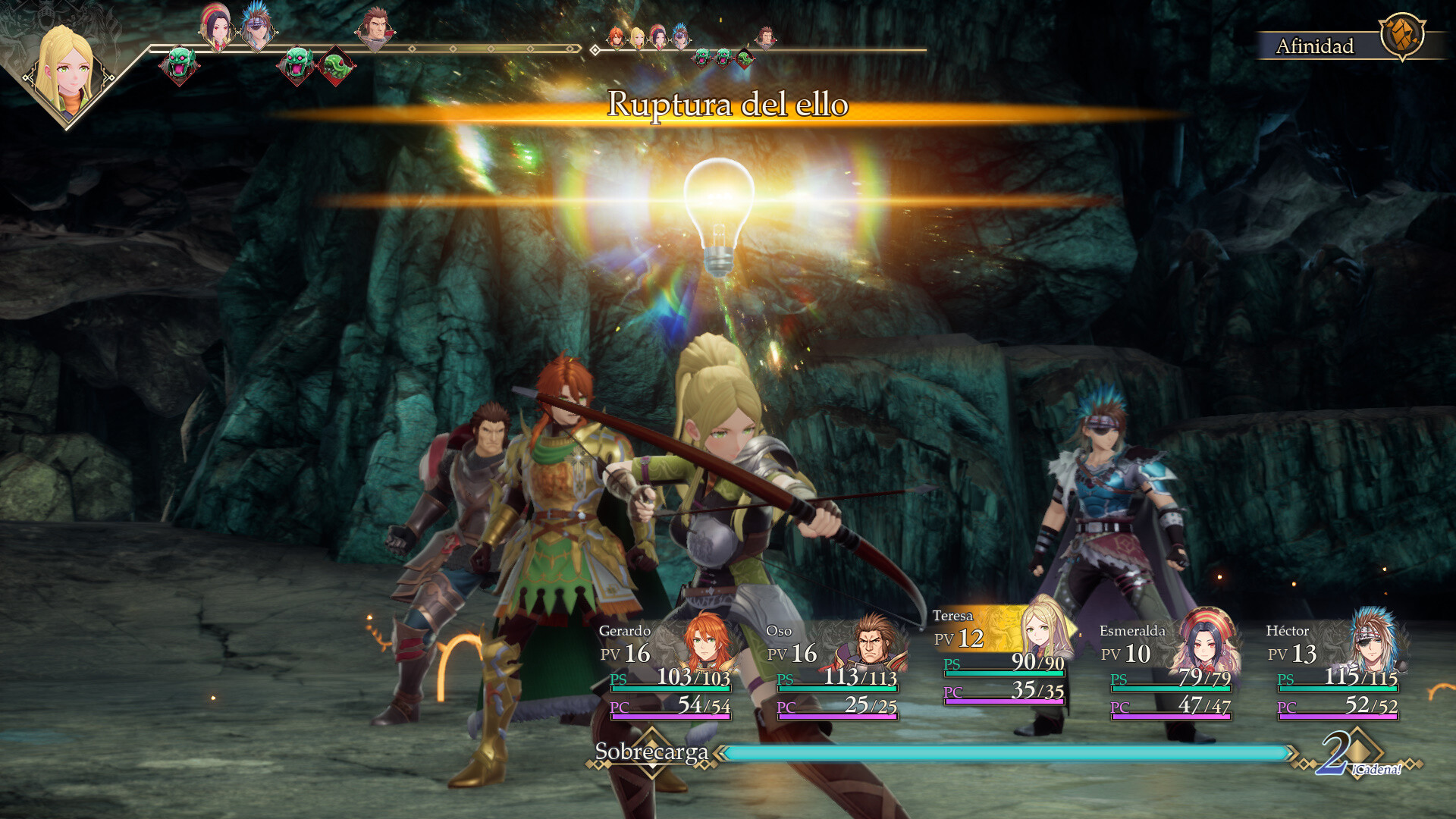The height and width of the screenshot is (819, 1456).
Task: Click the large active-turn Teresa portrait
Action: 68,72
